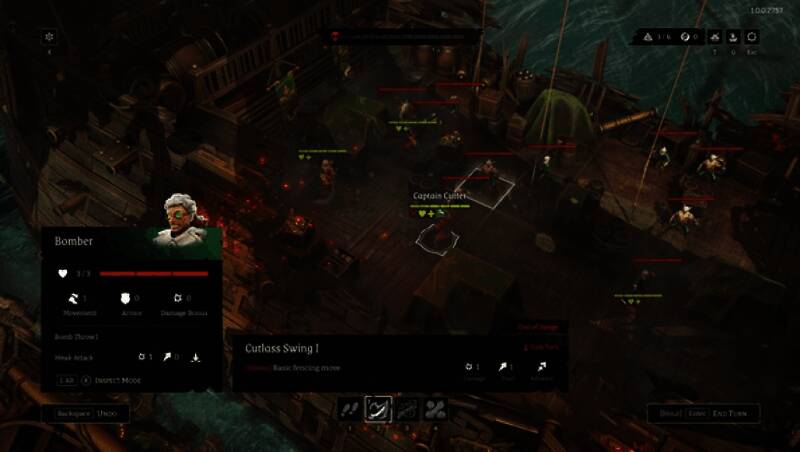Open the gear settings menu
The height and width of the screenshot is (452, 800).
tap(752, 37)
